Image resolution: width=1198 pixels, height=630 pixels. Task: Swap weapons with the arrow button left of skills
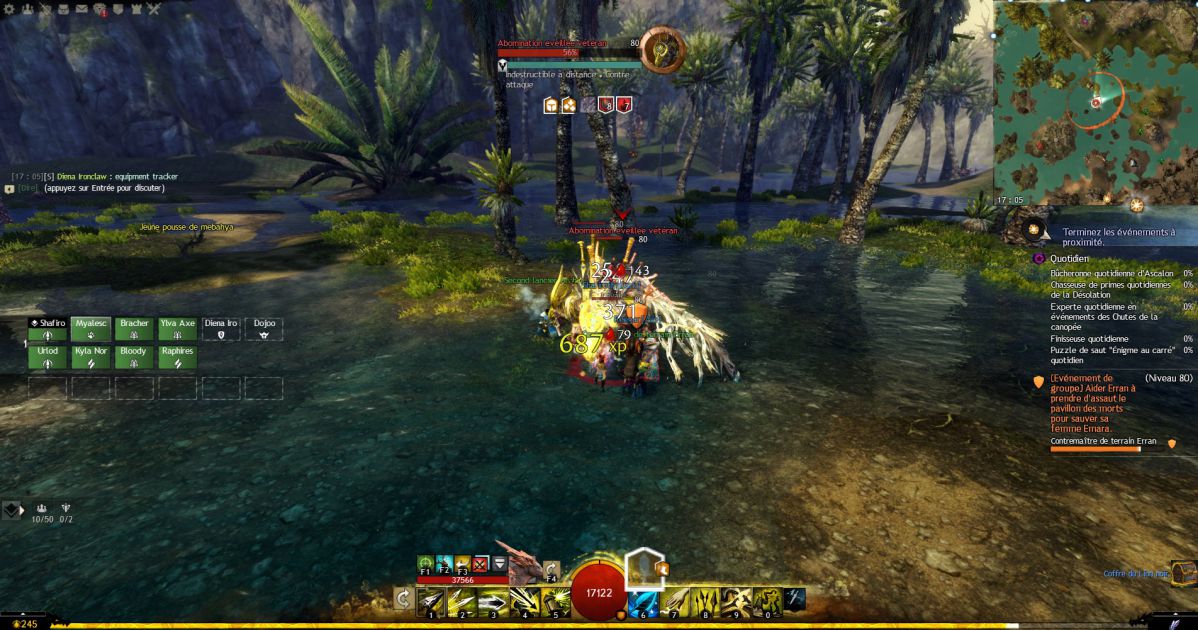coord(403,598)
